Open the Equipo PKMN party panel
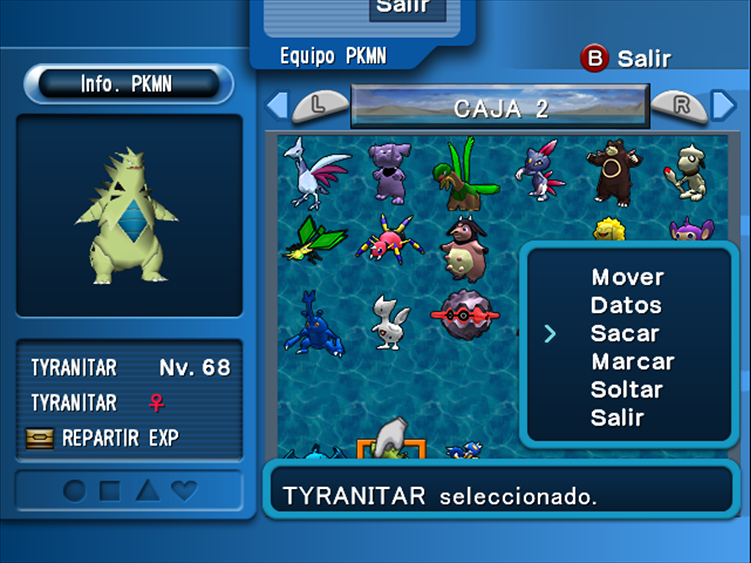Screen dimensions: 751x563 pos(333,55)
